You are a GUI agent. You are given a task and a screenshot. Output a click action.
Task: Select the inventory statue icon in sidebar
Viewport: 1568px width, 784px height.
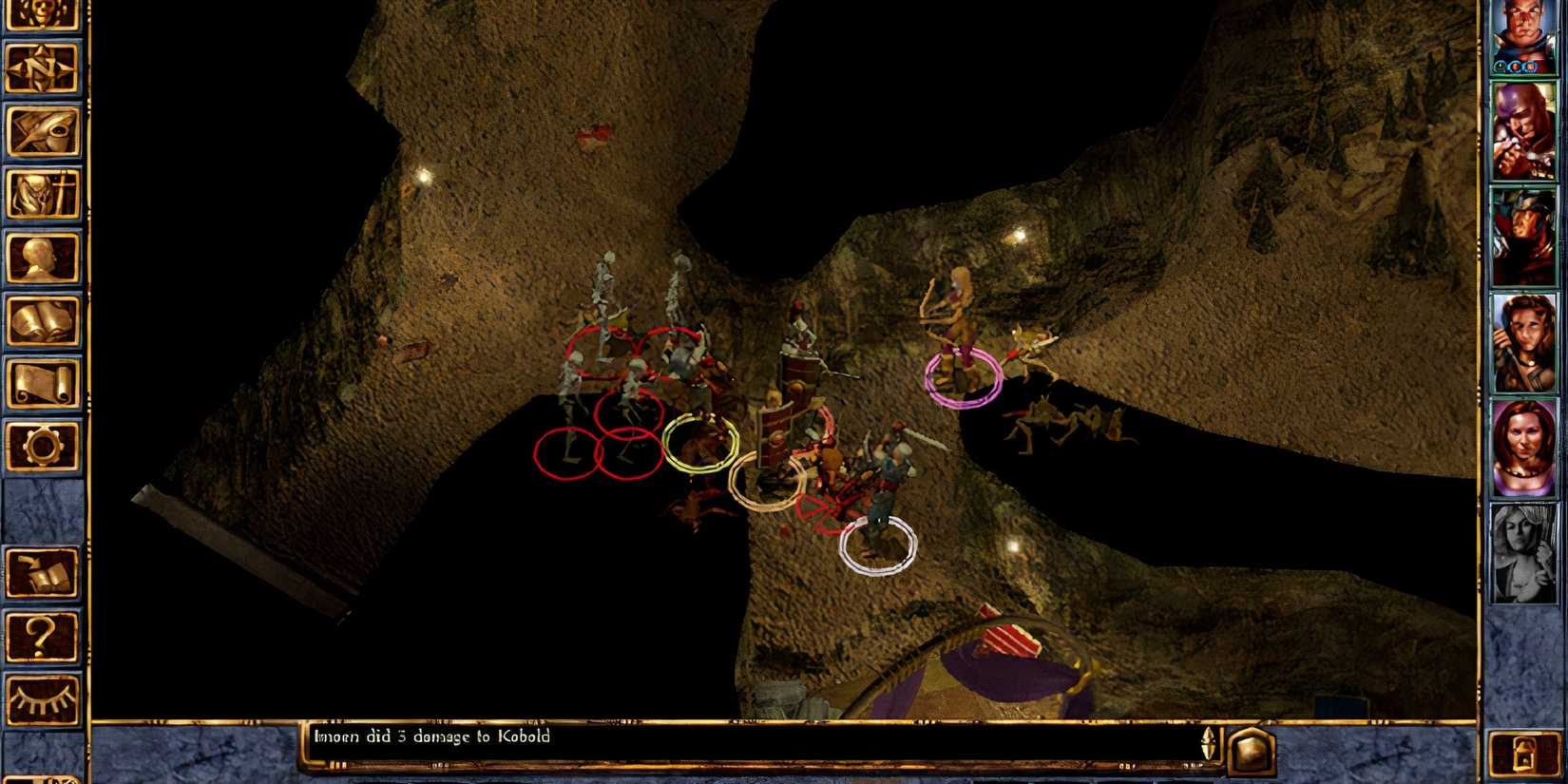(43, 193)
